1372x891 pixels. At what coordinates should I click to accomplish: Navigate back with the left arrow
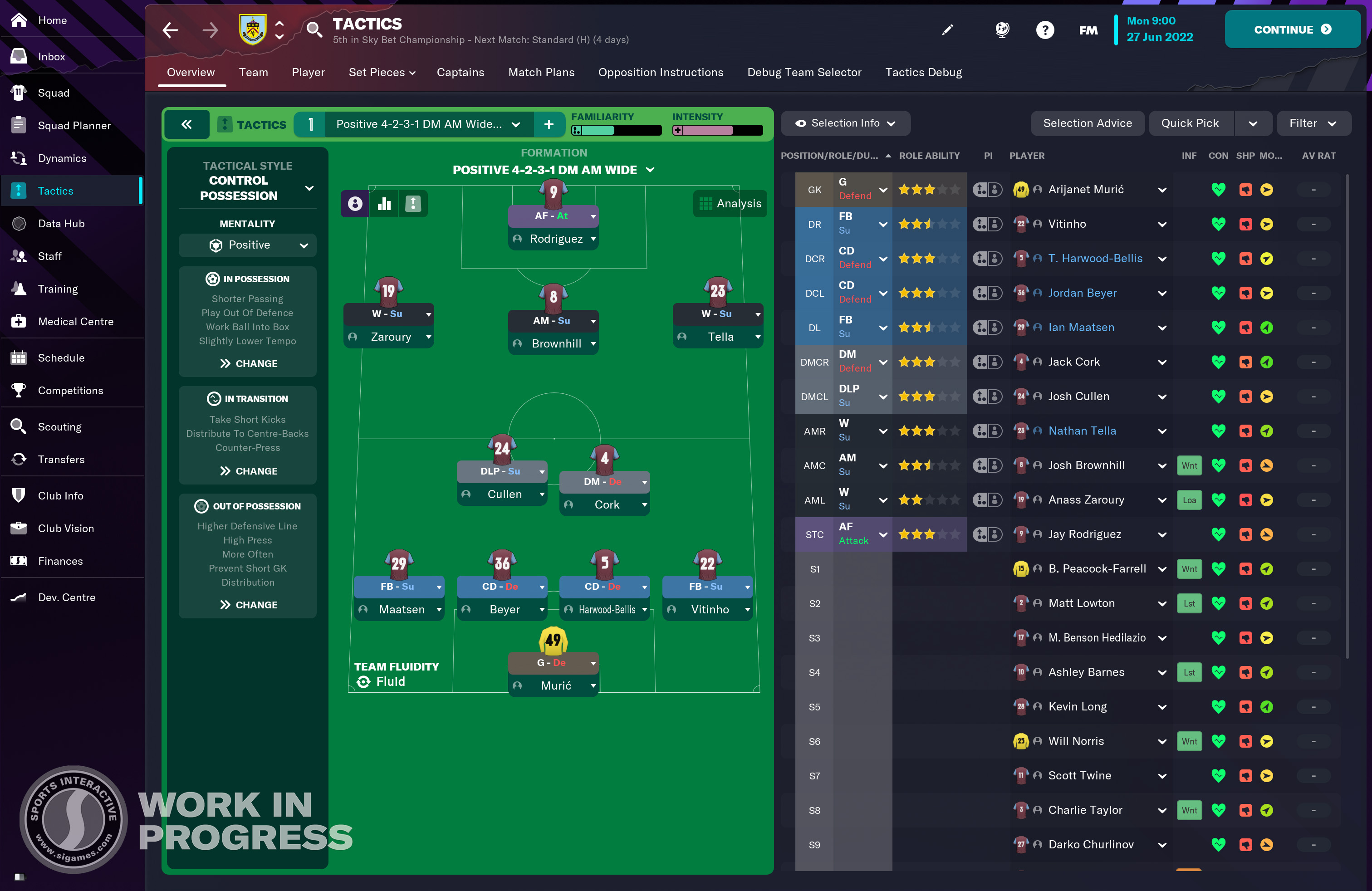pyautogui.click(x=171, y=30)
